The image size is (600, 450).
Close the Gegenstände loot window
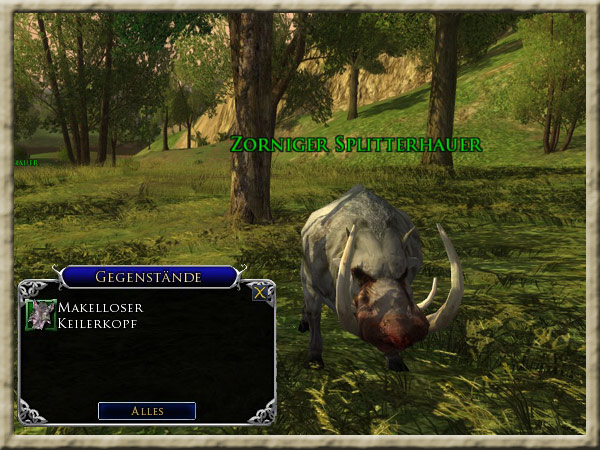click(x=260, y=293)
